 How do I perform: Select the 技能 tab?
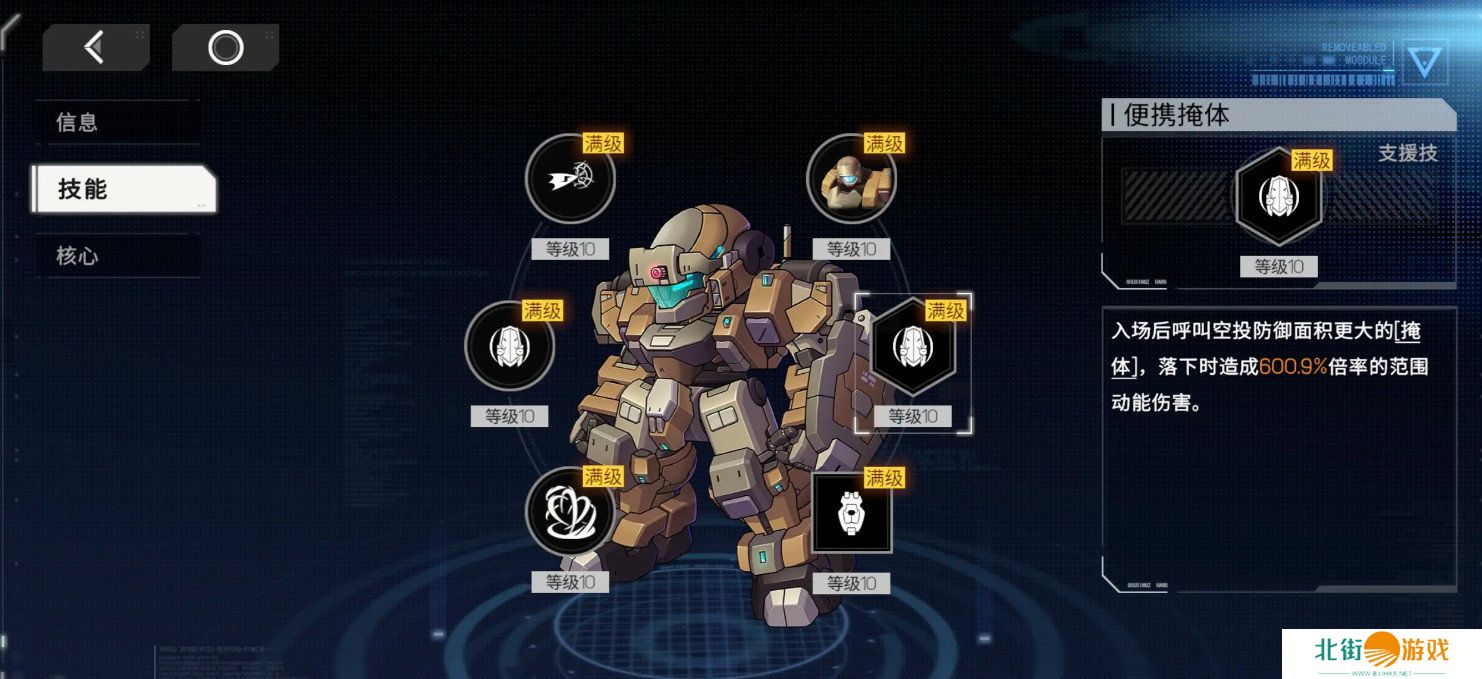[x=123, y=189]
